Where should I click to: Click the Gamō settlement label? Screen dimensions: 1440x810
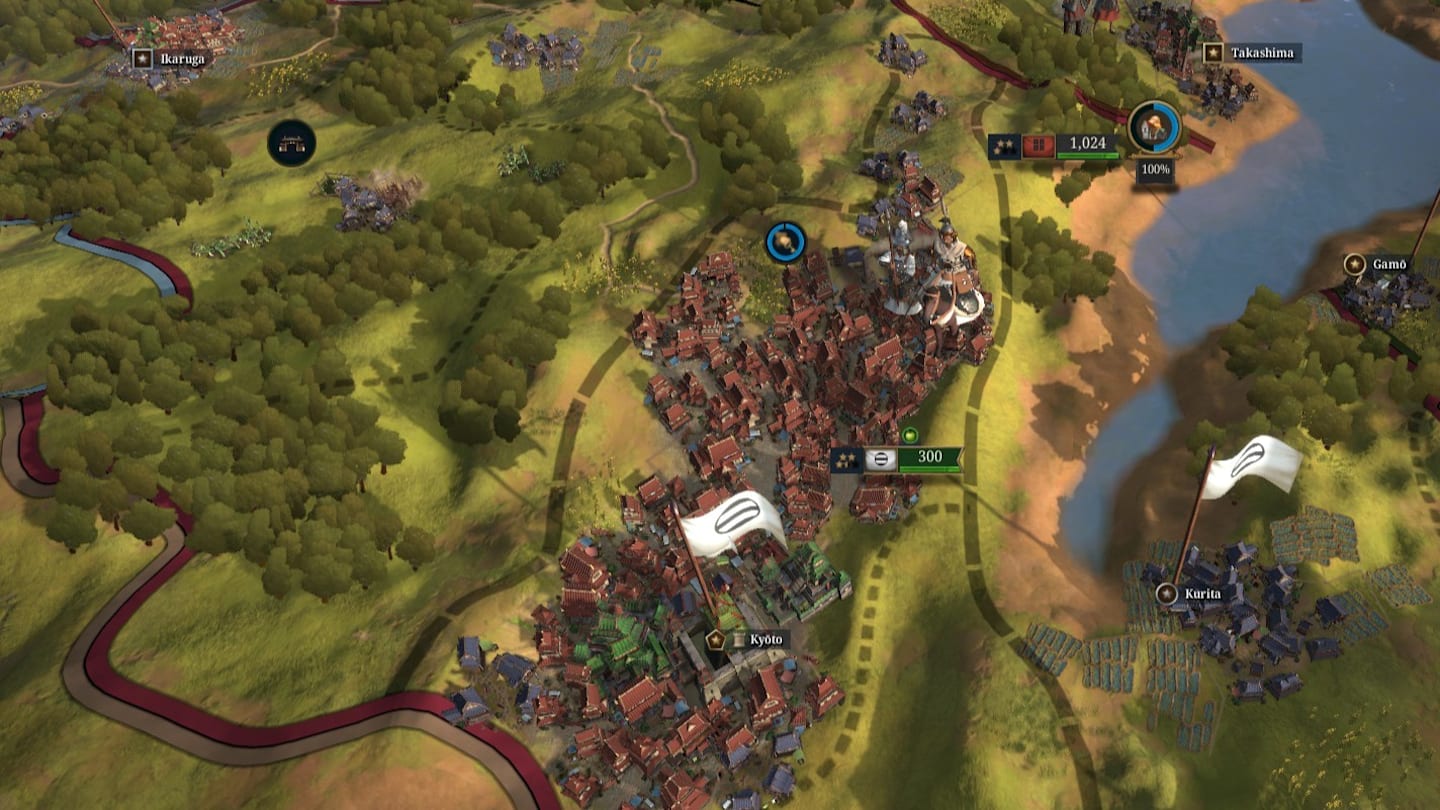click(x=1379, y=265)
